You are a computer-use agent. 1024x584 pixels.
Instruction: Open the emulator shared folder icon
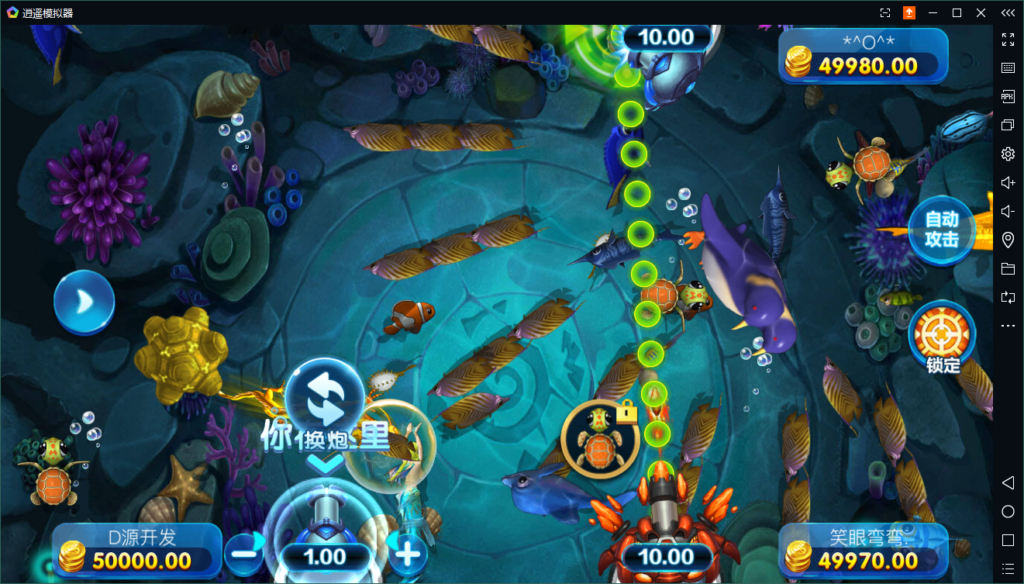tap(1008, 268)
